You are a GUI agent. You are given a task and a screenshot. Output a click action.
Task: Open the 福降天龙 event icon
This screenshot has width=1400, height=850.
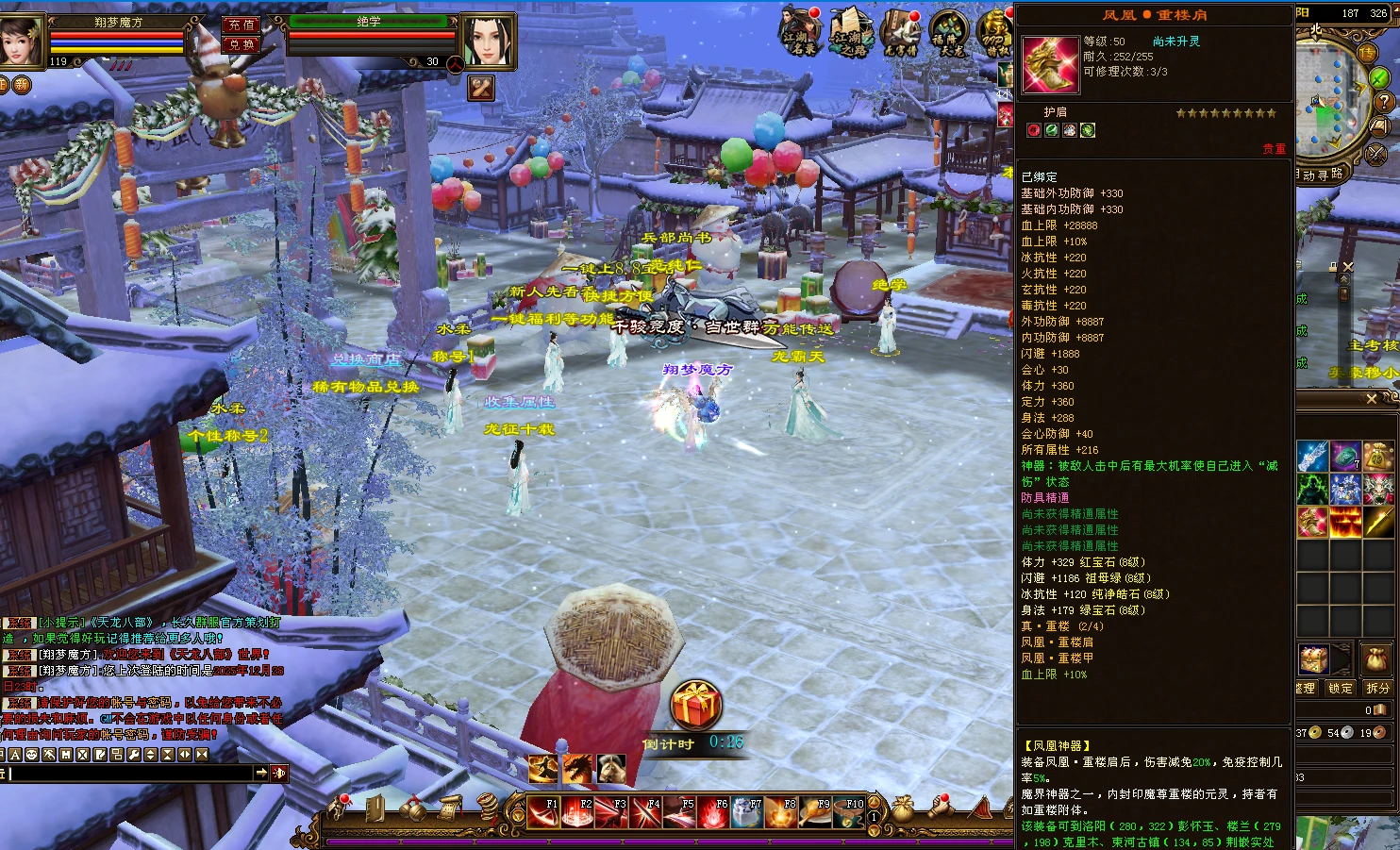949,31
